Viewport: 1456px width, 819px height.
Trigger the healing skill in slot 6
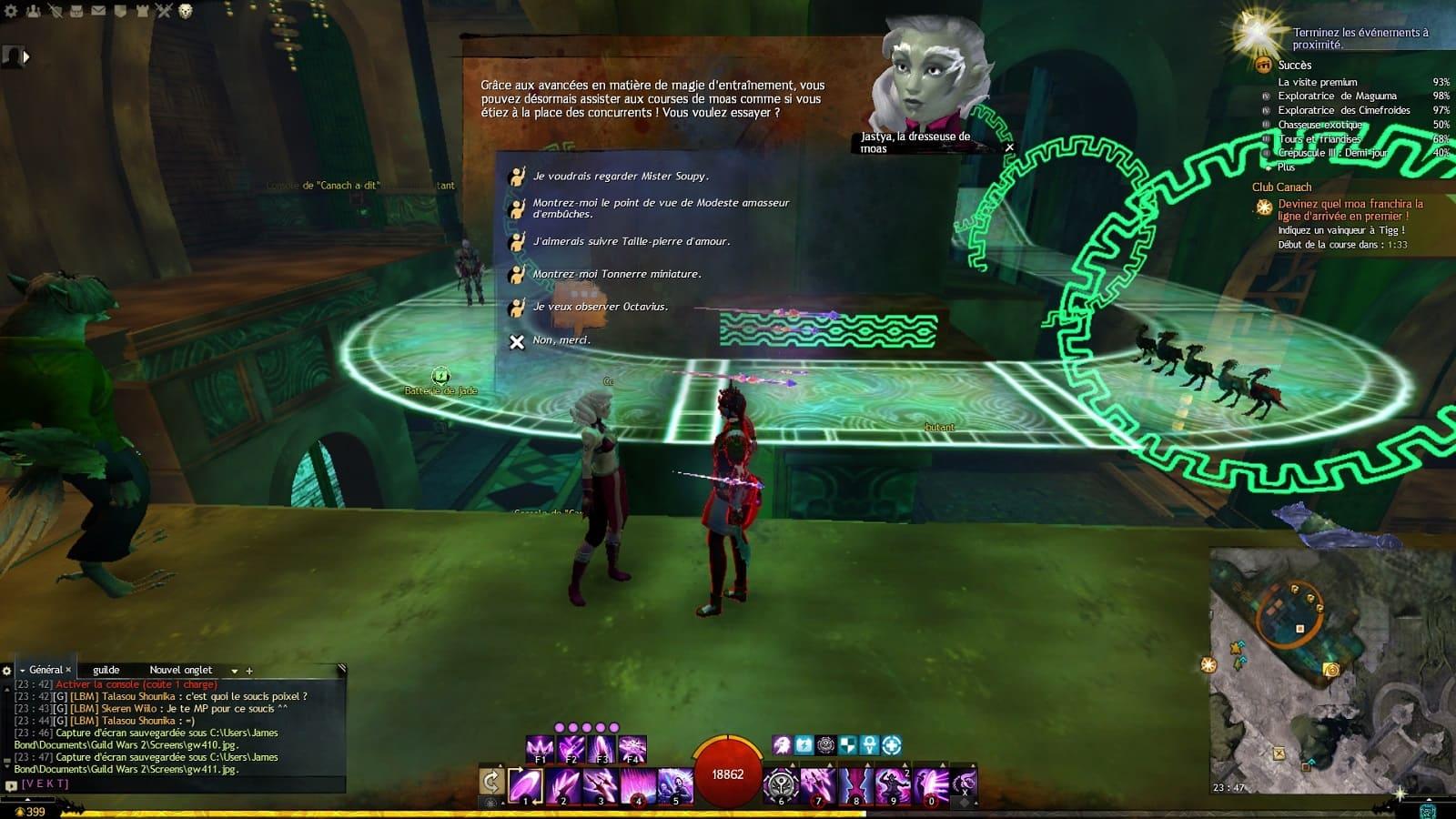(x=781, y=785)
